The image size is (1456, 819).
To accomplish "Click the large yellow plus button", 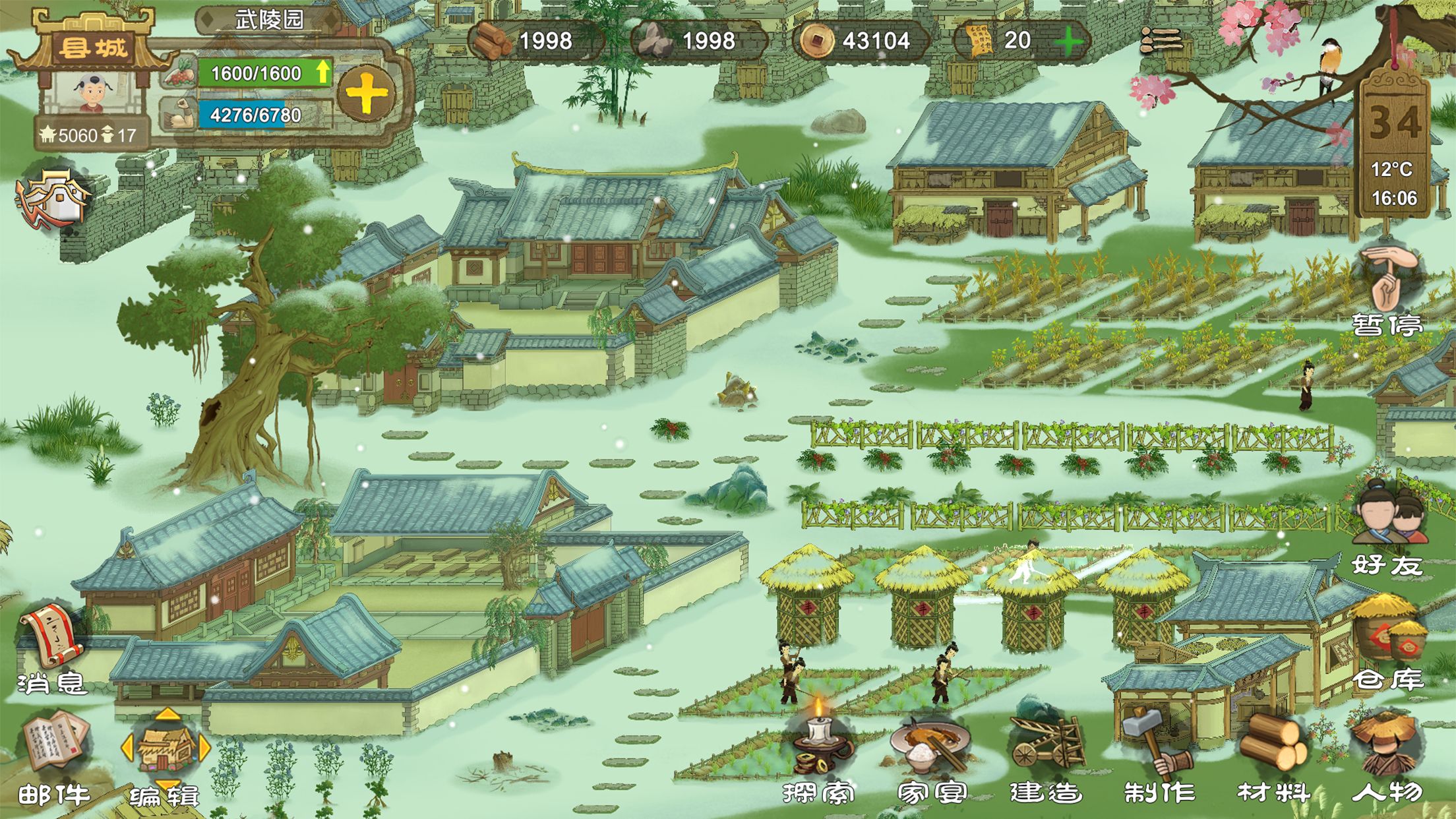I will pyautogui.click(x=367, y=94).
